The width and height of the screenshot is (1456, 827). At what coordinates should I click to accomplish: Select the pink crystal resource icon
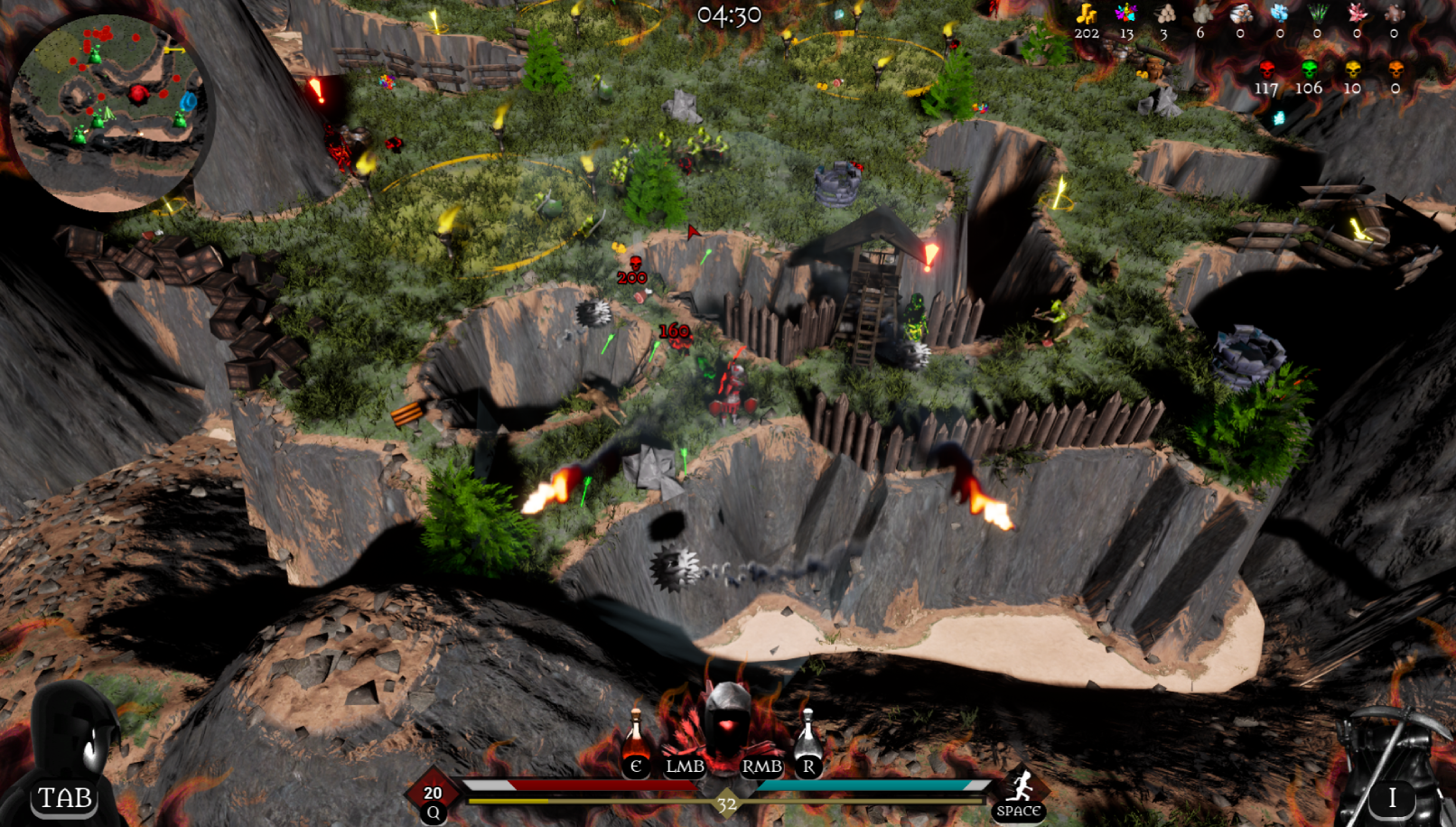pos(1357,14)
